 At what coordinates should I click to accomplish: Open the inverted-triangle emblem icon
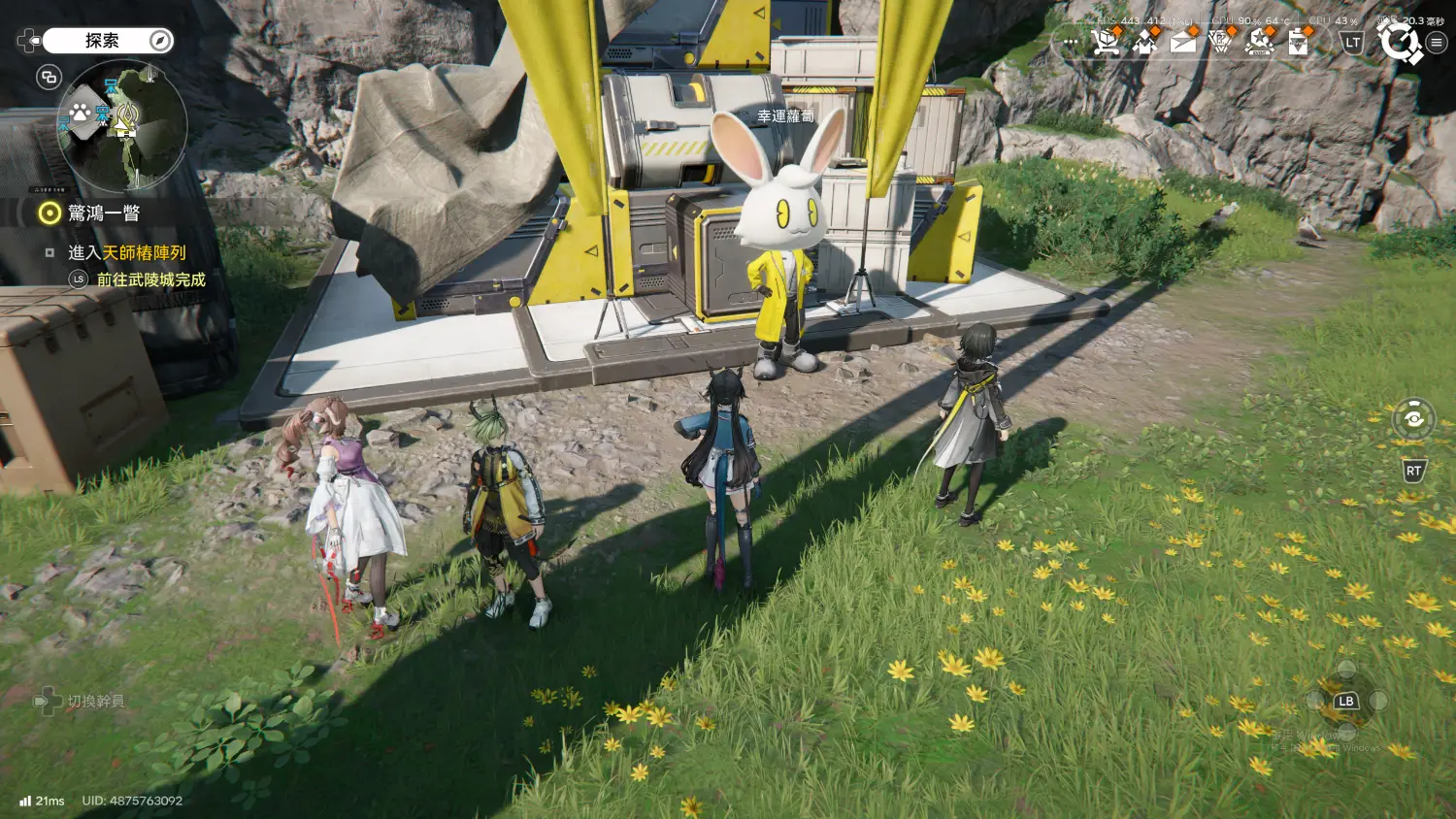tap(1221, 42)
